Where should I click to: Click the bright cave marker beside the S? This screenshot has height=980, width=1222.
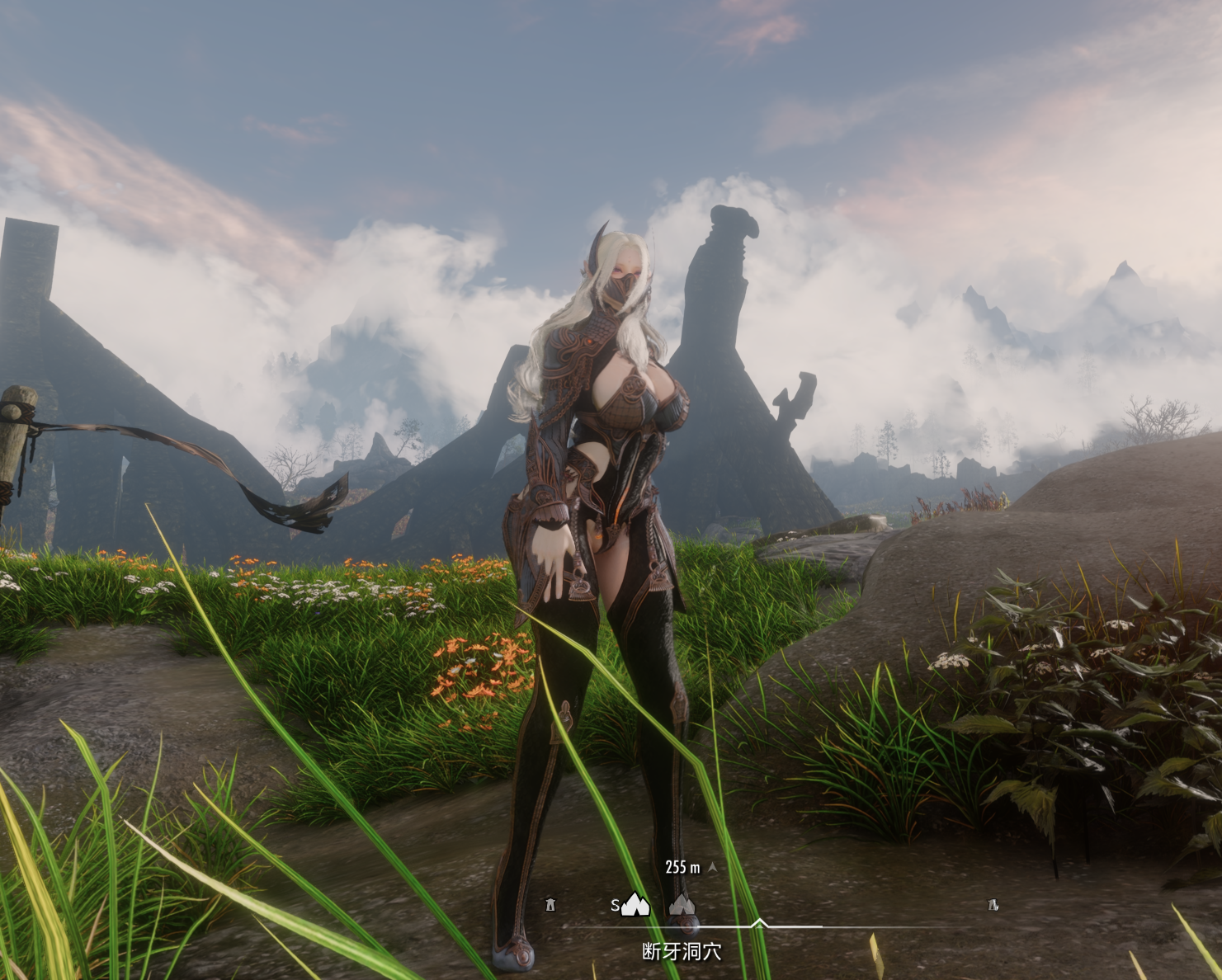tap(635, 905)
